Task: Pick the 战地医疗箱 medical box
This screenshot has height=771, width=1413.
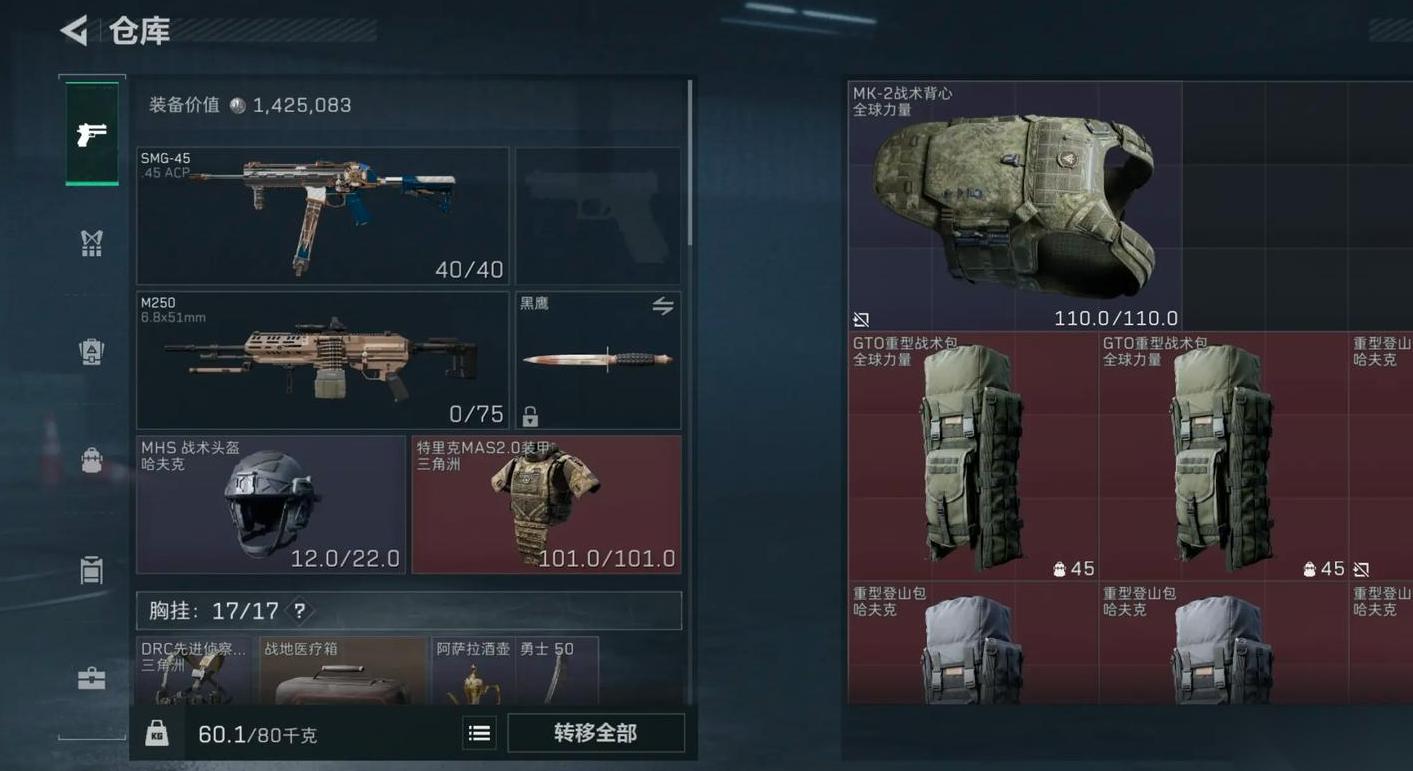Action: pos(343,672)
